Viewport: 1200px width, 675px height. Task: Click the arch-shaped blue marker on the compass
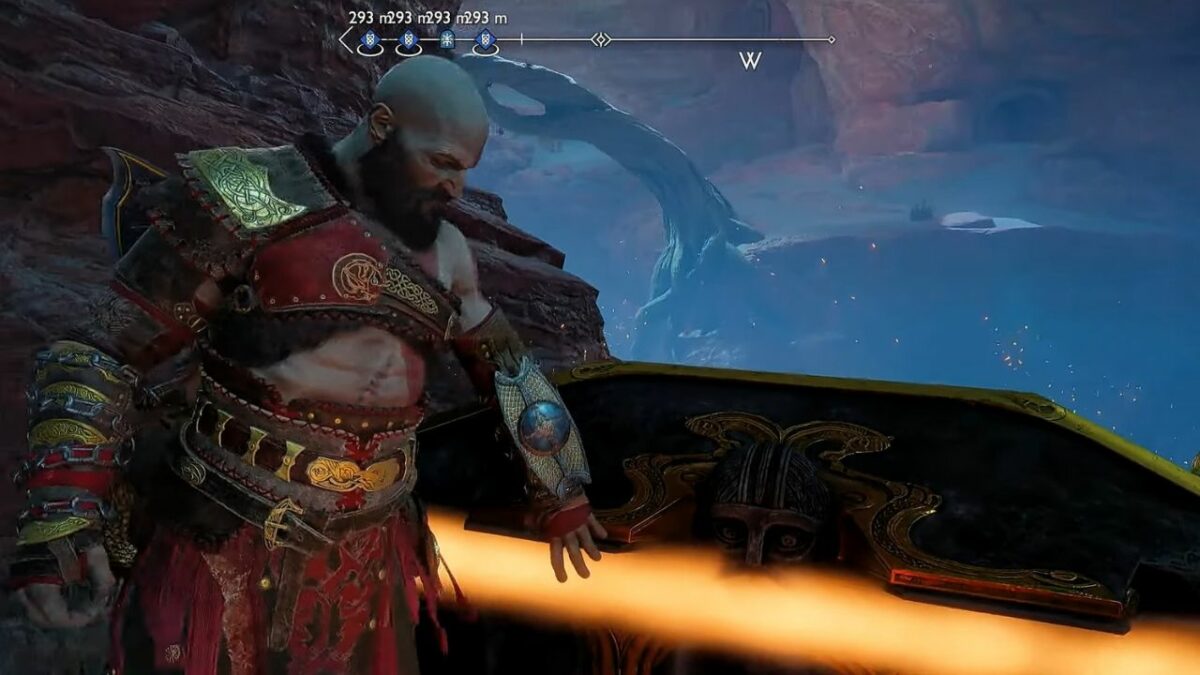pyautogui.click(x=447, y=40)
